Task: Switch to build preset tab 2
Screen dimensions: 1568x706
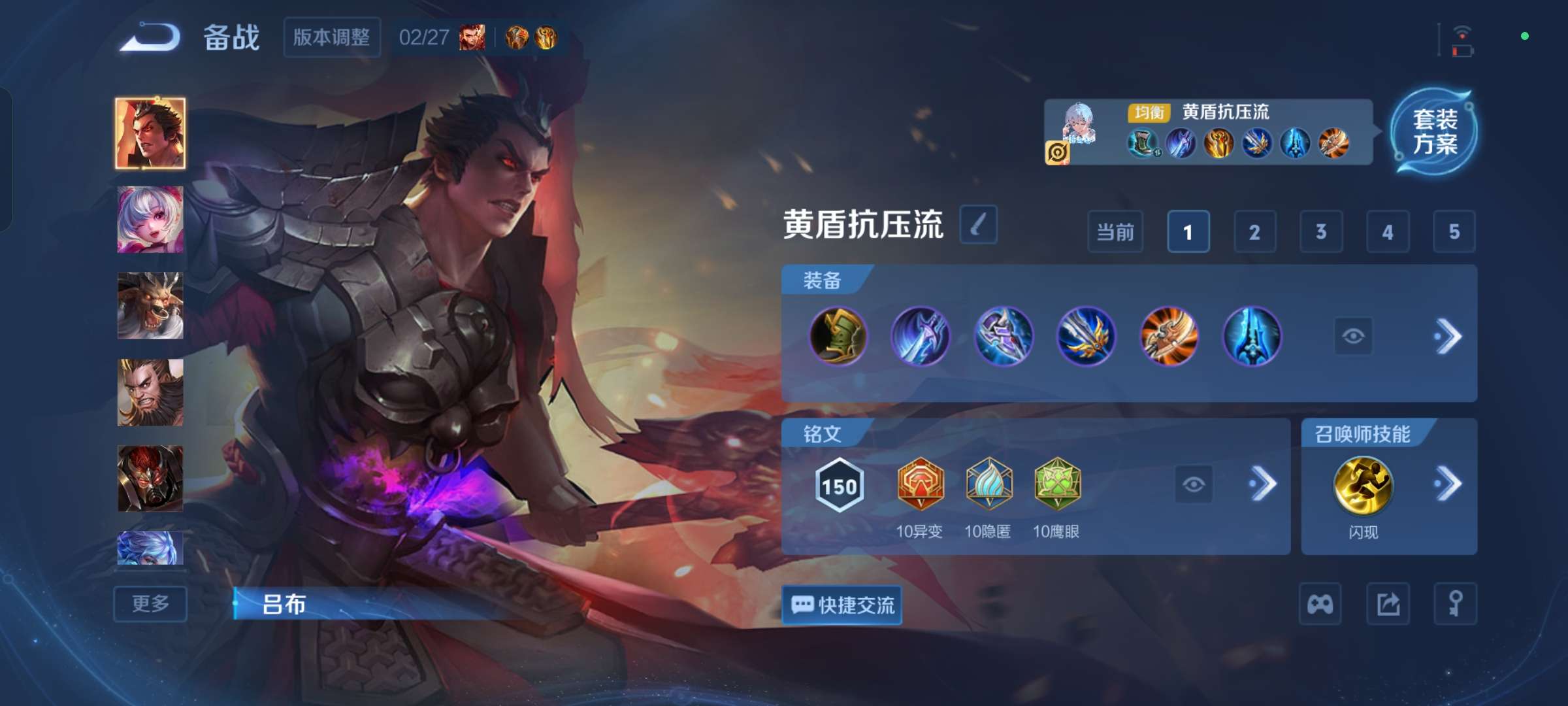Action: (x=1254, y=231)
